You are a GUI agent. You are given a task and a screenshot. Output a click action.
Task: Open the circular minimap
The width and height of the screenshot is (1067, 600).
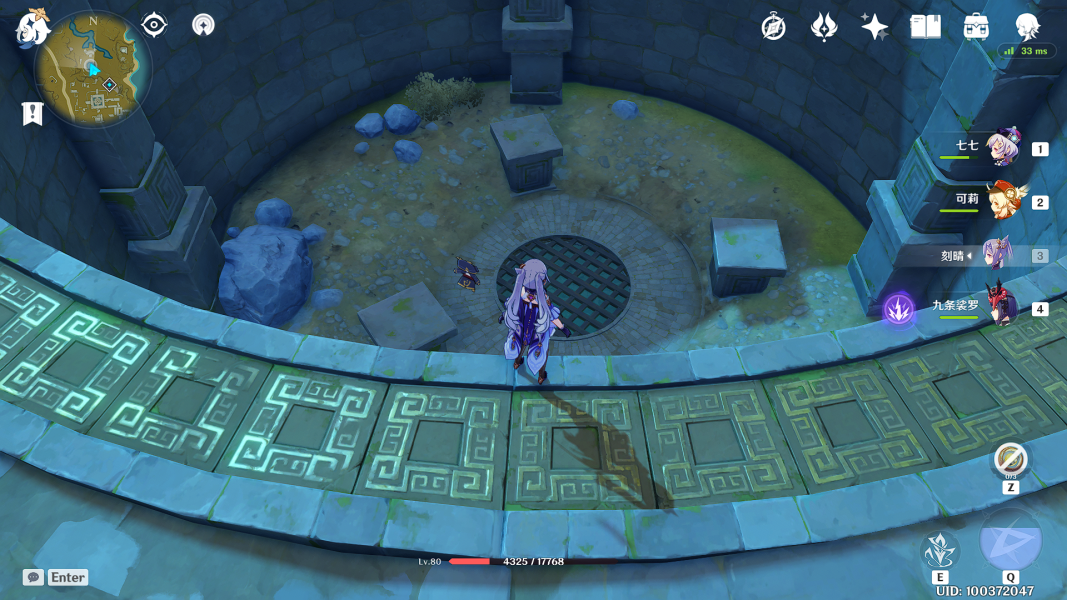tap(93, 69)
